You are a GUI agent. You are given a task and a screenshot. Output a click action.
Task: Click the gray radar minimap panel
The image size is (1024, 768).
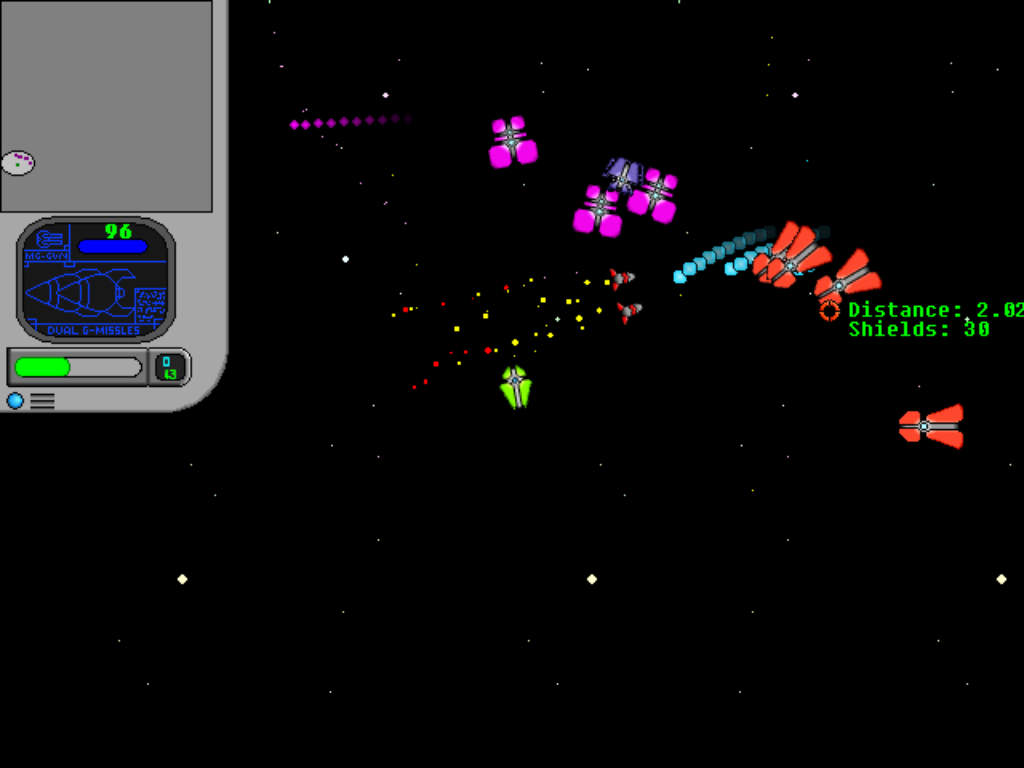coord(106,105)
